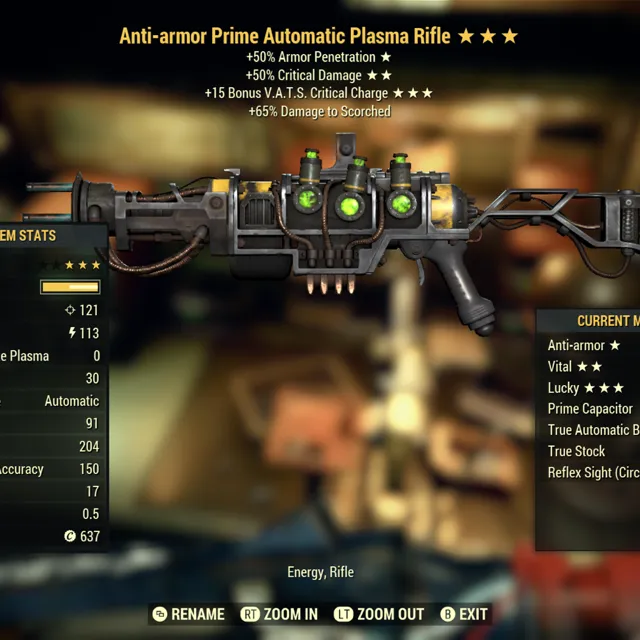
Task: Choose the RENAME action in the footer
Action: [188, 614]
